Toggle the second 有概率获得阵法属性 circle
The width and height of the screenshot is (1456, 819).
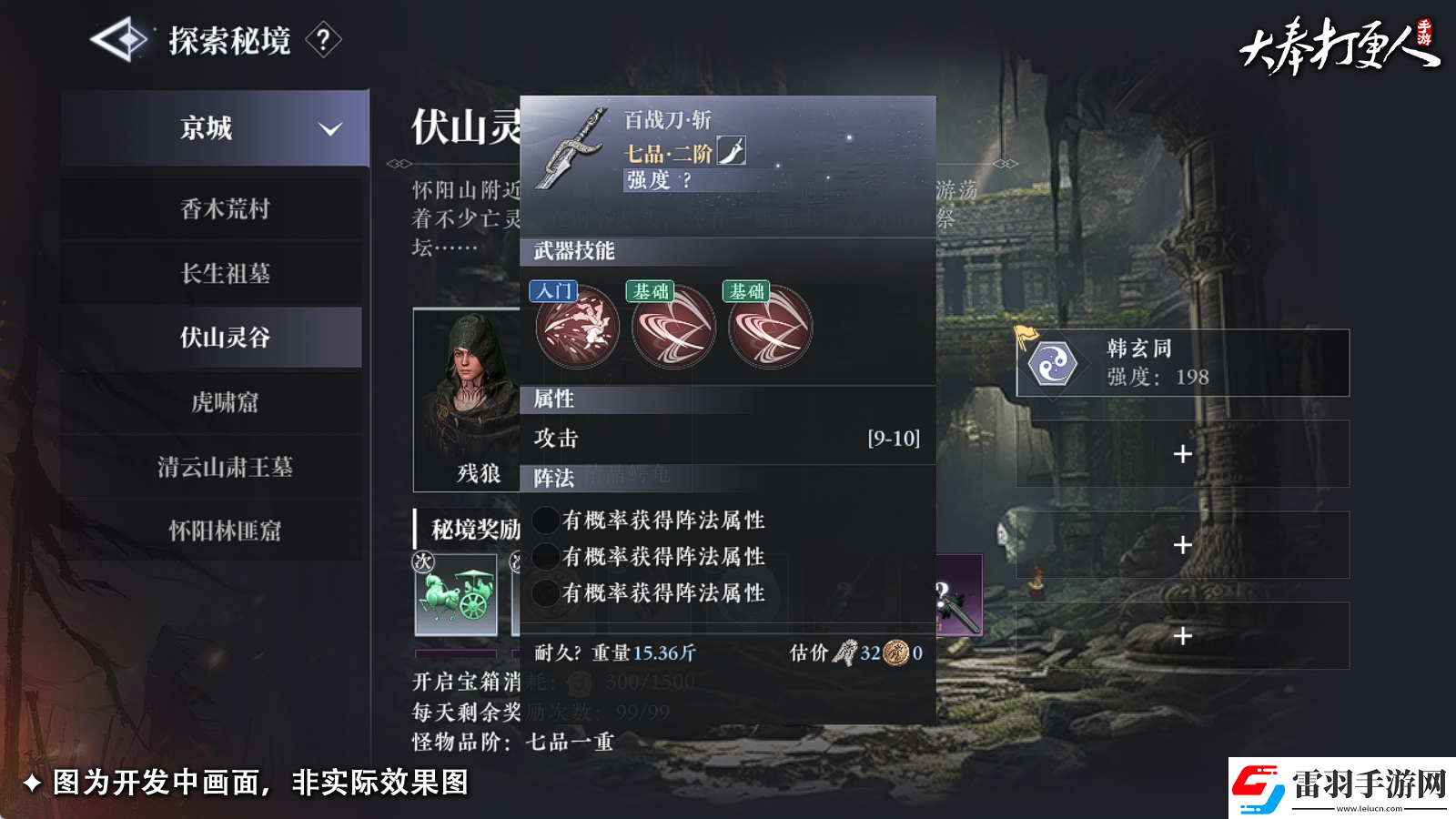pos(545,556)
